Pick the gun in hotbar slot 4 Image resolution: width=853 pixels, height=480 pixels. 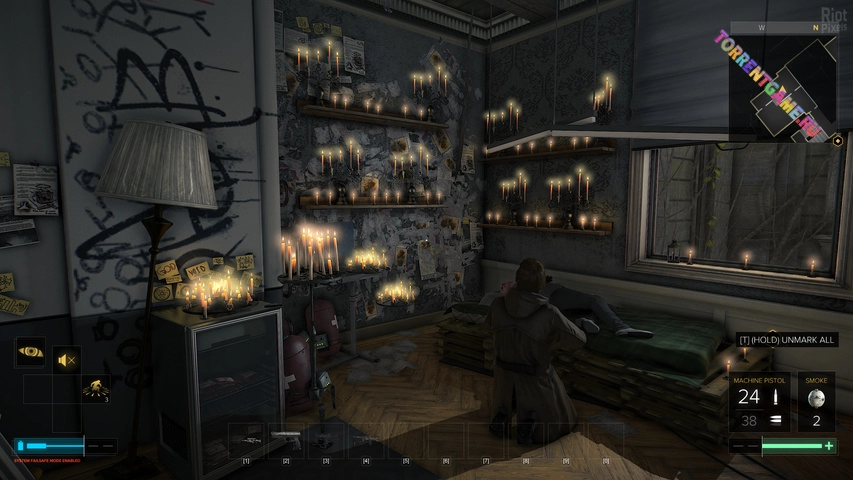click(x=366, y=439)
